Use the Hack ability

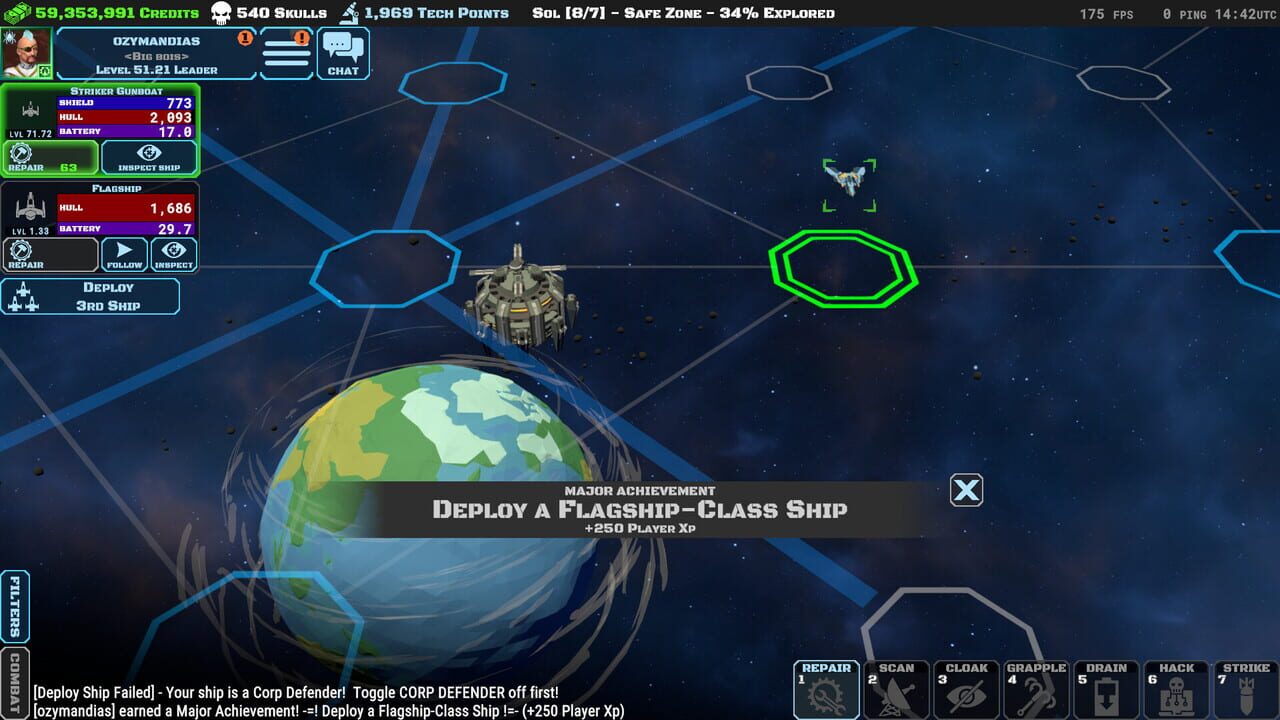(1176, 688)
